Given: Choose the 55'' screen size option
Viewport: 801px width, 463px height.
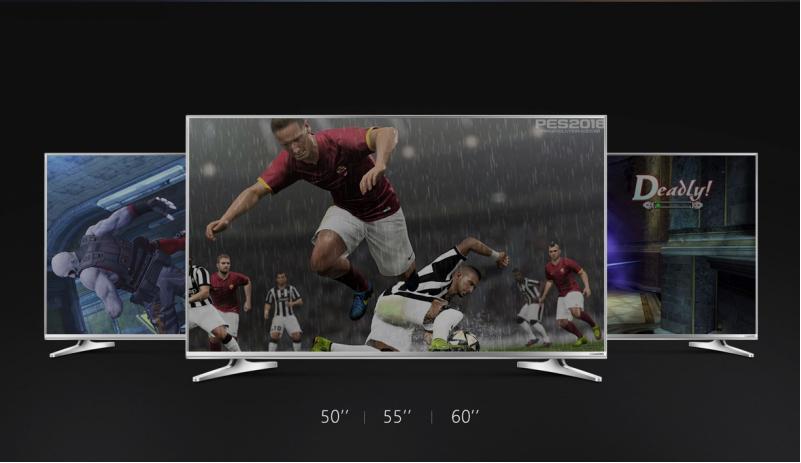Looking at the screenshot, I should 398,417.
